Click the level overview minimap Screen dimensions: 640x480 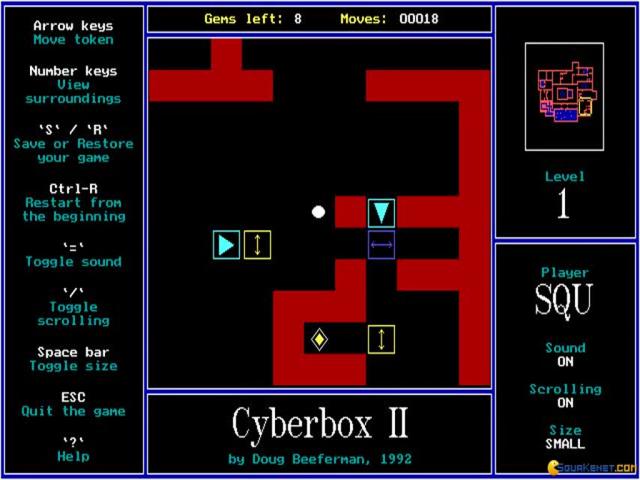point(565,96)
